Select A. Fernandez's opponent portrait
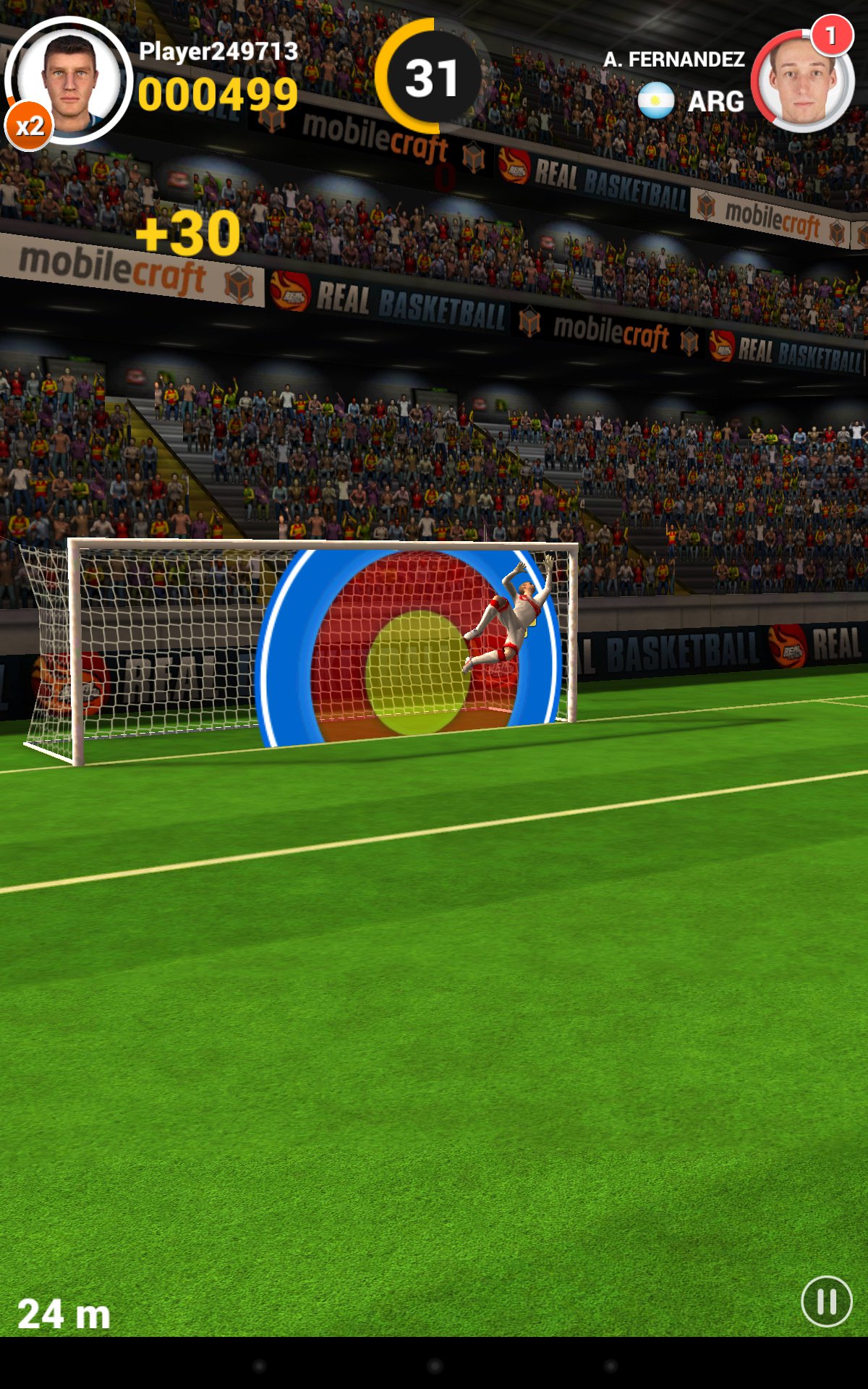Screen dimensions: 868x1389 tap(802, 81)
